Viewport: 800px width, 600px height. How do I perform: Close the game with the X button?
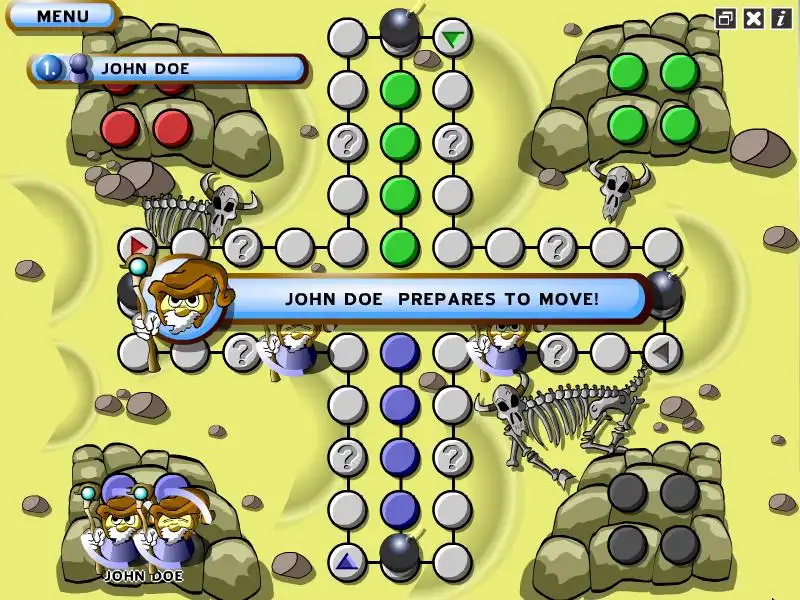[x=754, y=18]
